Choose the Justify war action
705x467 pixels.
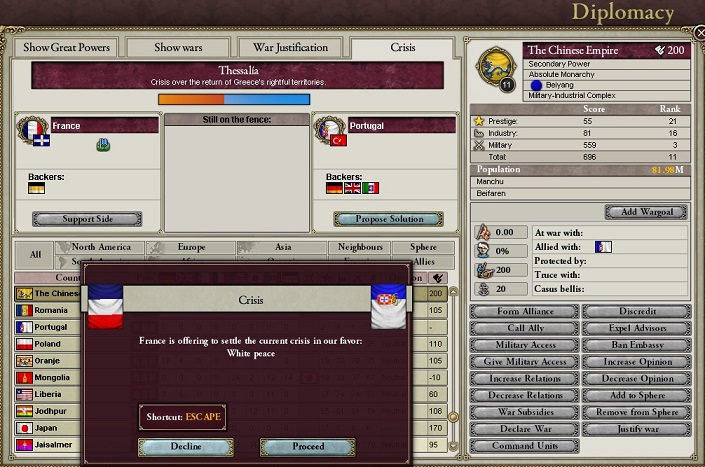[x=636, y=429]
